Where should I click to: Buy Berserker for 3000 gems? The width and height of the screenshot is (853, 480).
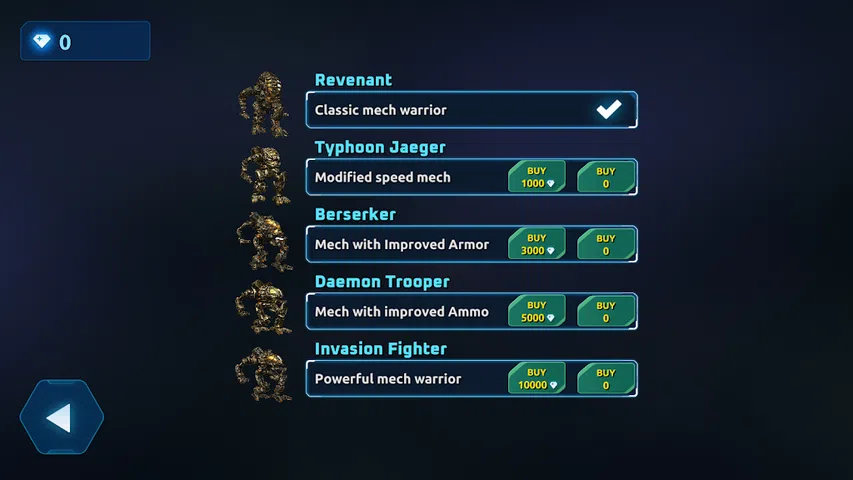click(x=537, y=244)
